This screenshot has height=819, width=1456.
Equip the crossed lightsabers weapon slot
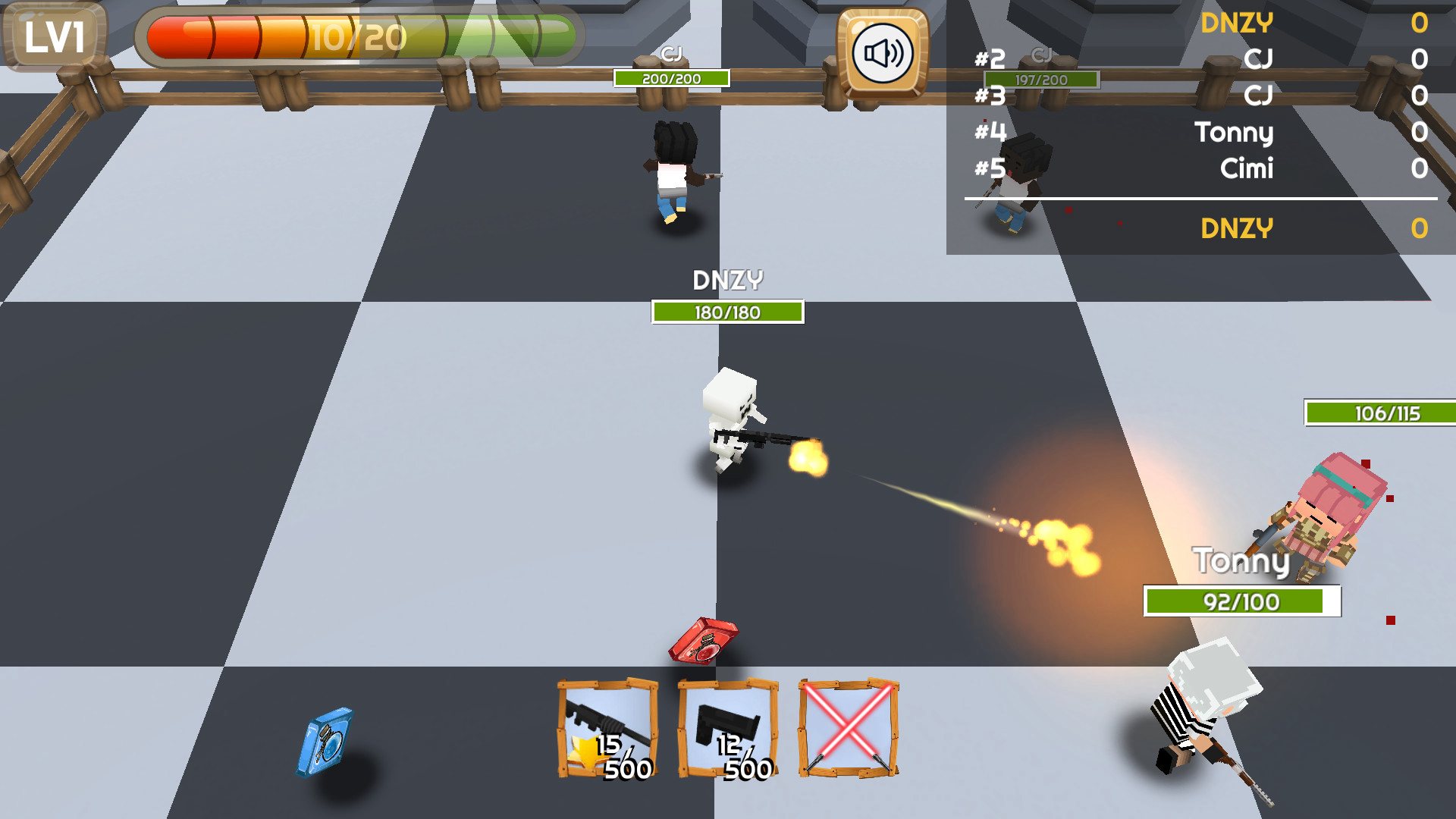[x=849, y=729]
